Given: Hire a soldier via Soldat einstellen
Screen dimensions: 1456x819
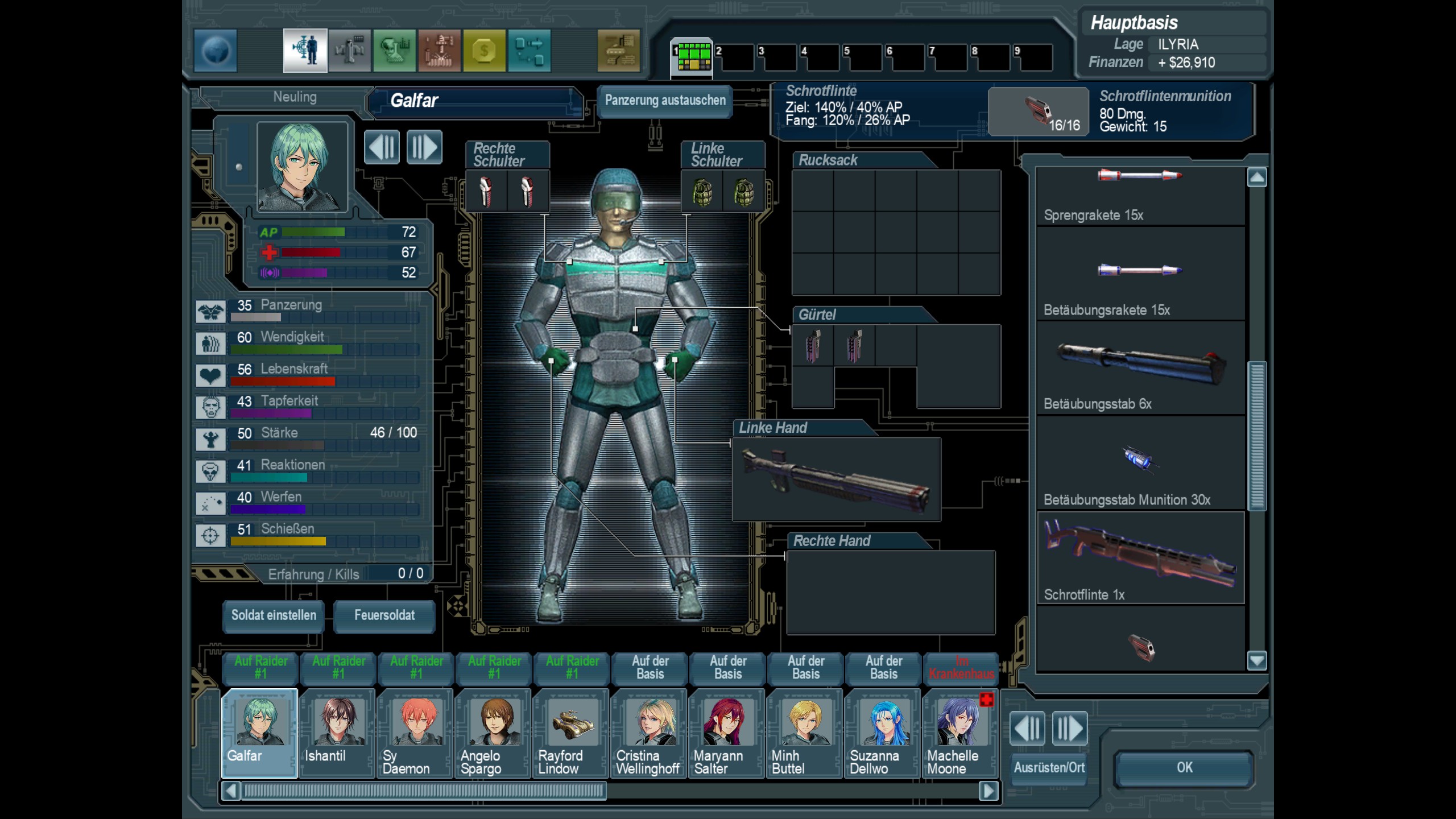Looking at the screenshot, I should point(274,615).
